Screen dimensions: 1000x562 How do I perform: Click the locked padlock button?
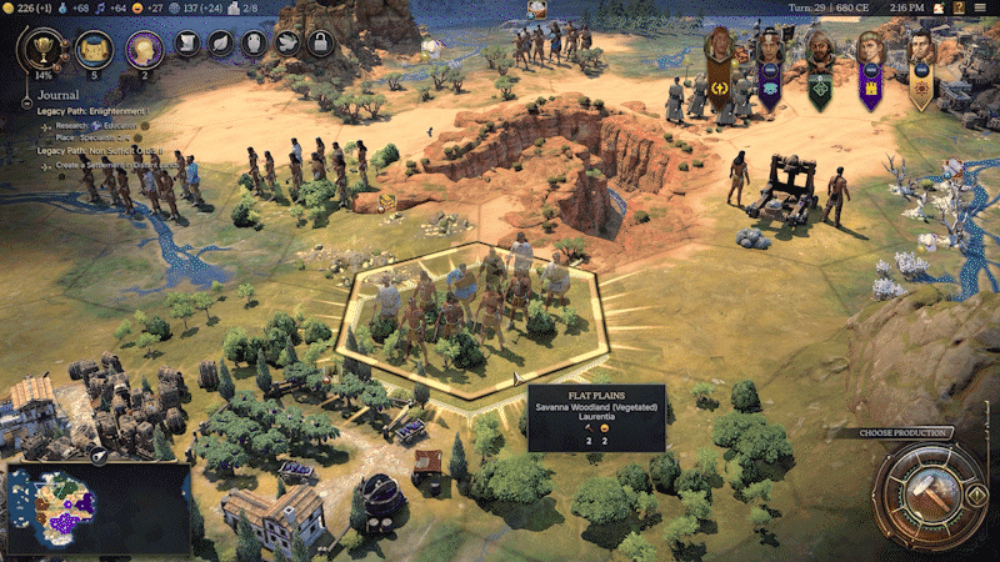319,43
